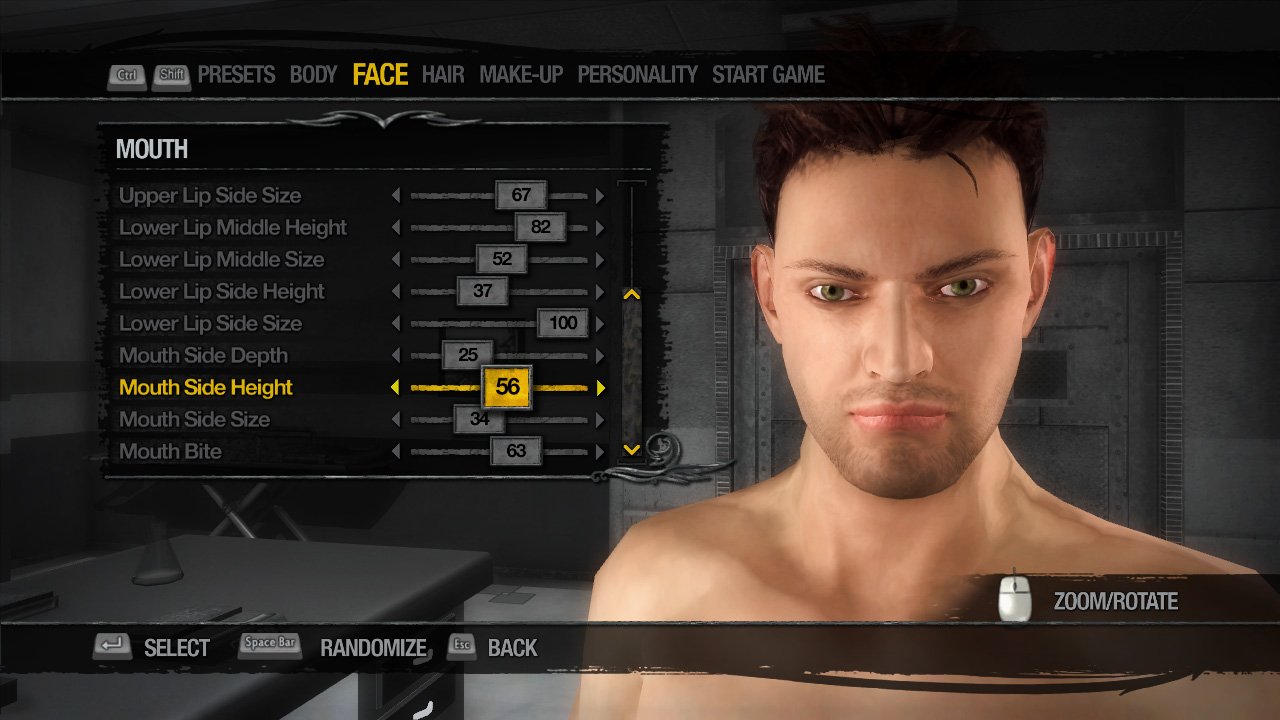Select START GAME
This screenshot has width=1280, height=720.
click(769, 74)
